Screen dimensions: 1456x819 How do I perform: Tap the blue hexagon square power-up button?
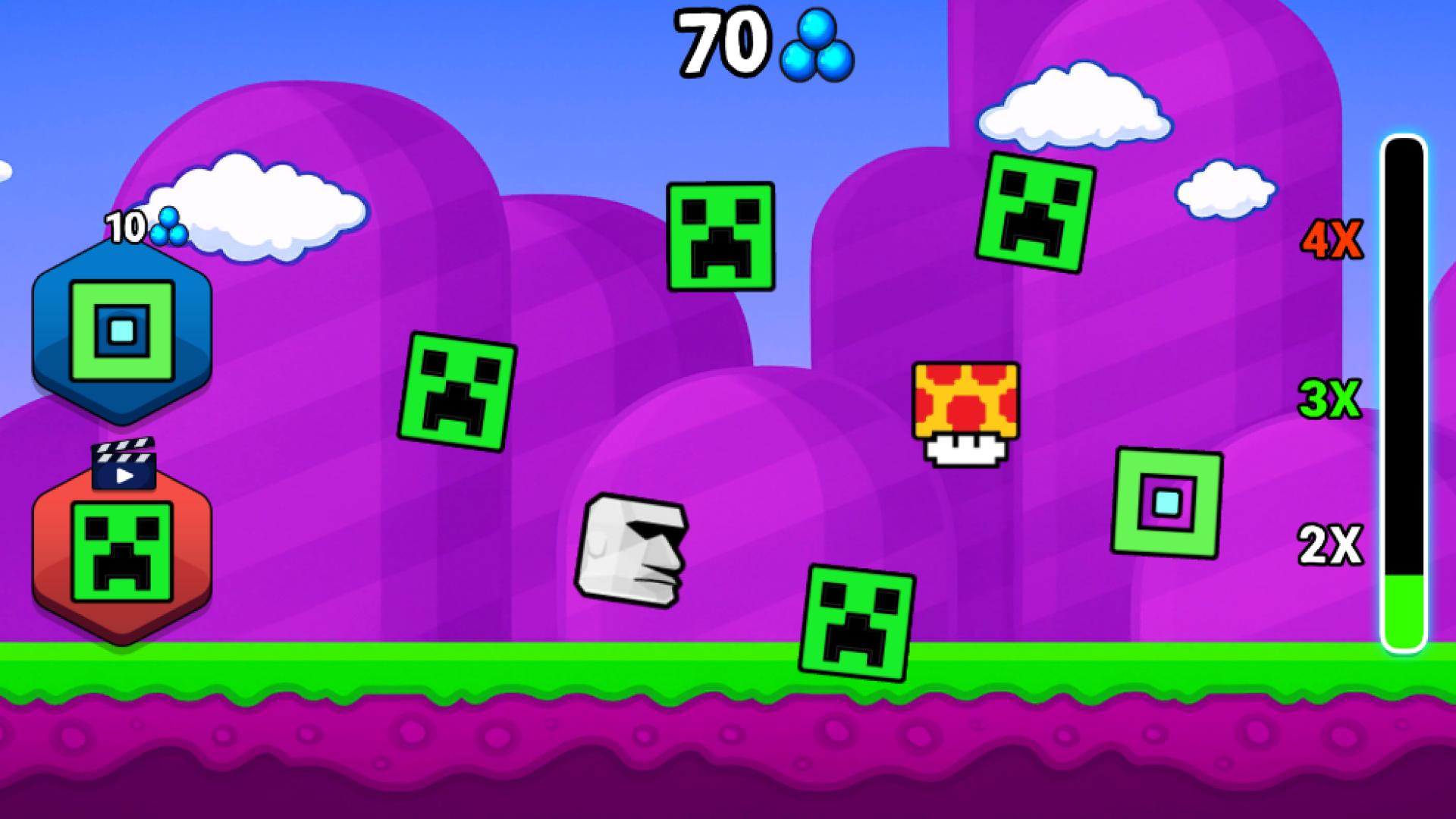pyautogui.click(x=121, y=330)
